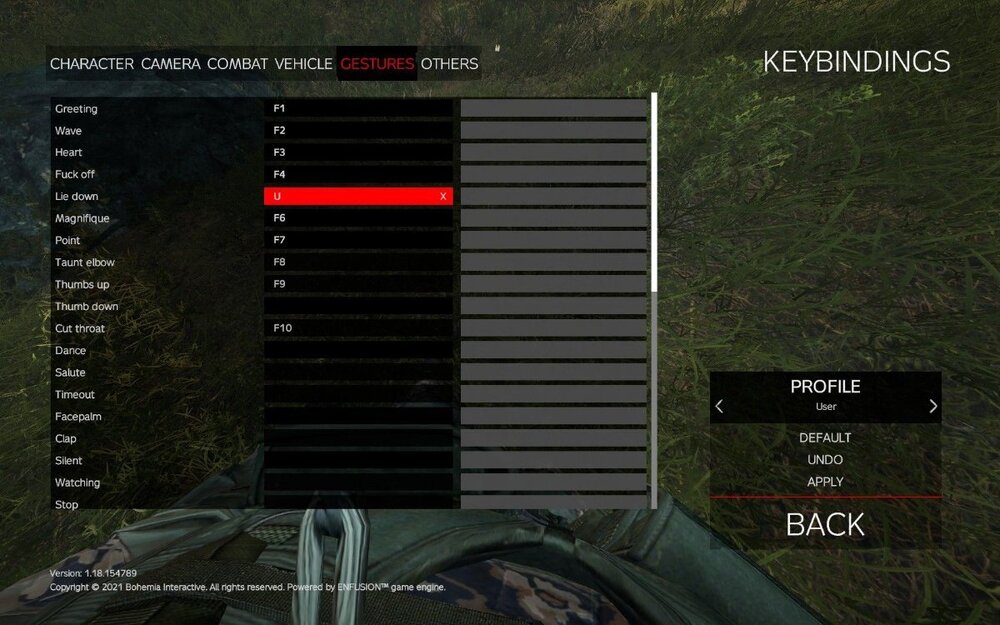Apply the keybinding changes

[x=825, y=482]
